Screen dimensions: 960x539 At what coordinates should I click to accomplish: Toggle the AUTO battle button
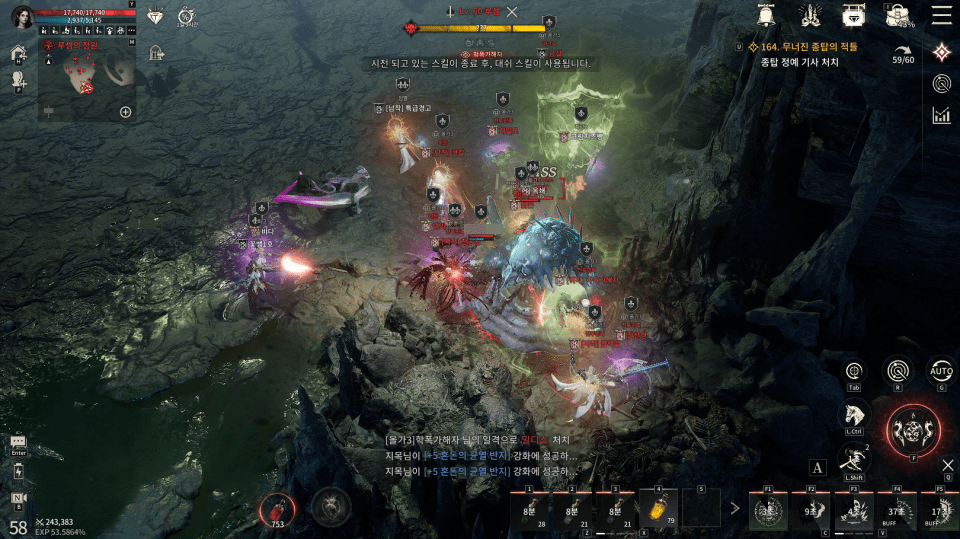point(940,371)
